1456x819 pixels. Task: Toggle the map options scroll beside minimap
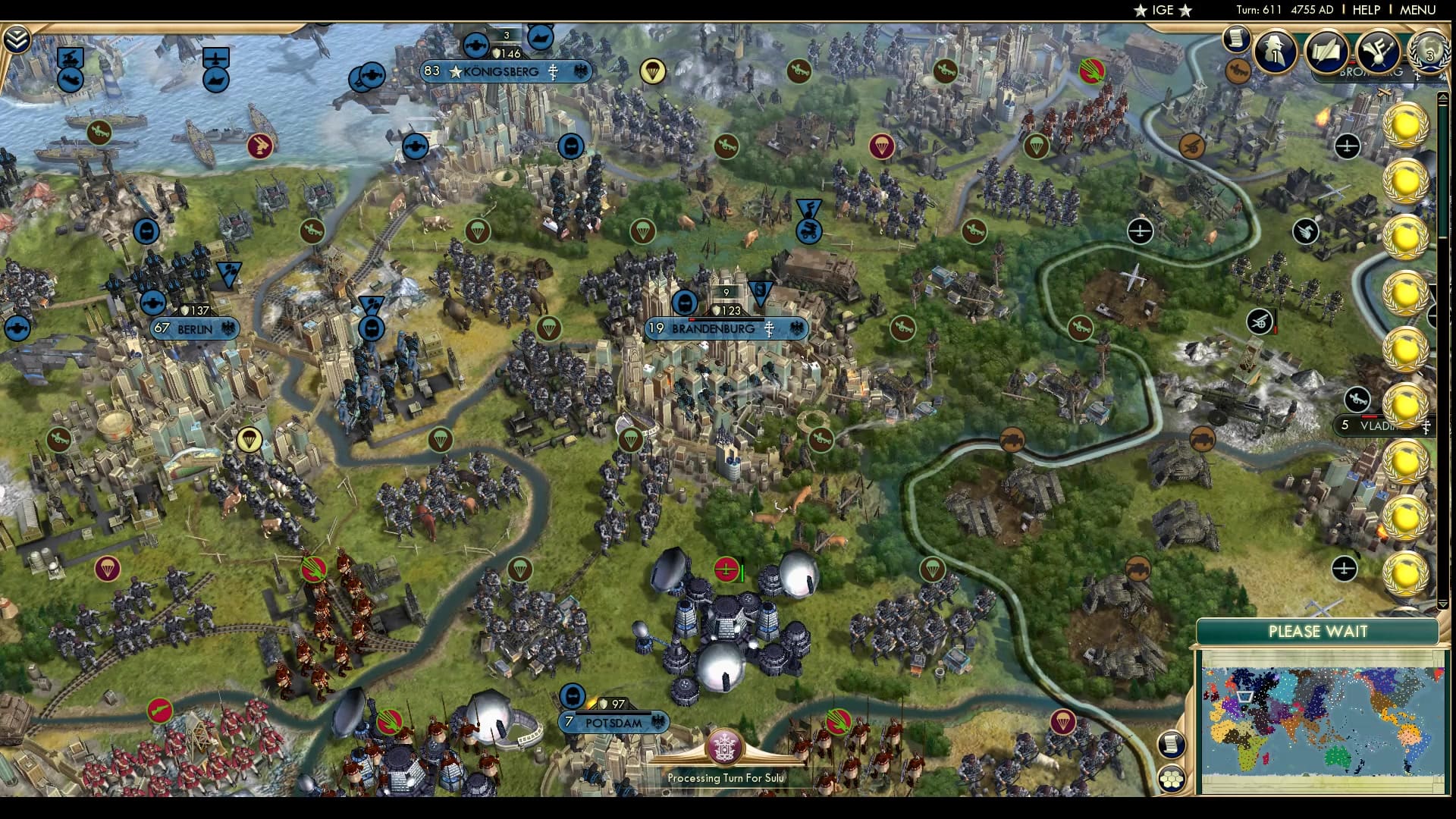(1170, 743)
